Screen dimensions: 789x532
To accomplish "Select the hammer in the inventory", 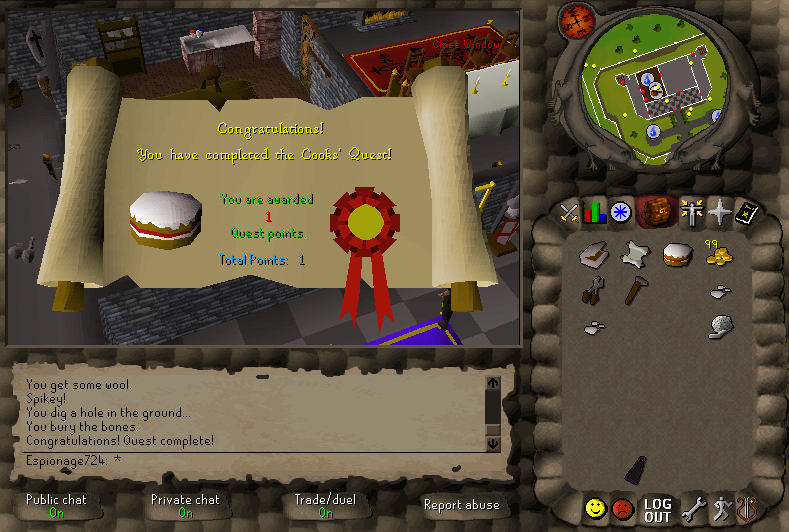I will point(635,291).
